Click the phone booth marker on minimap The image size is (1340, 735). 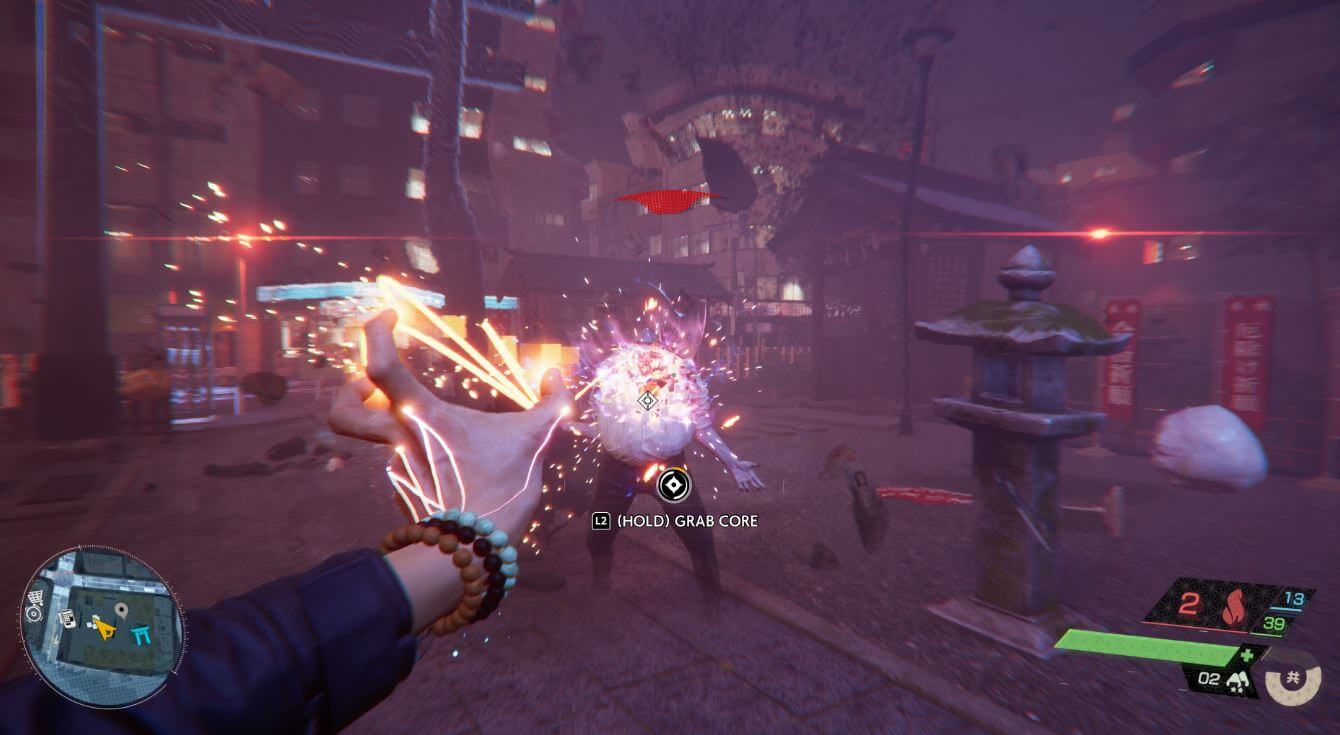click(67, 619)
